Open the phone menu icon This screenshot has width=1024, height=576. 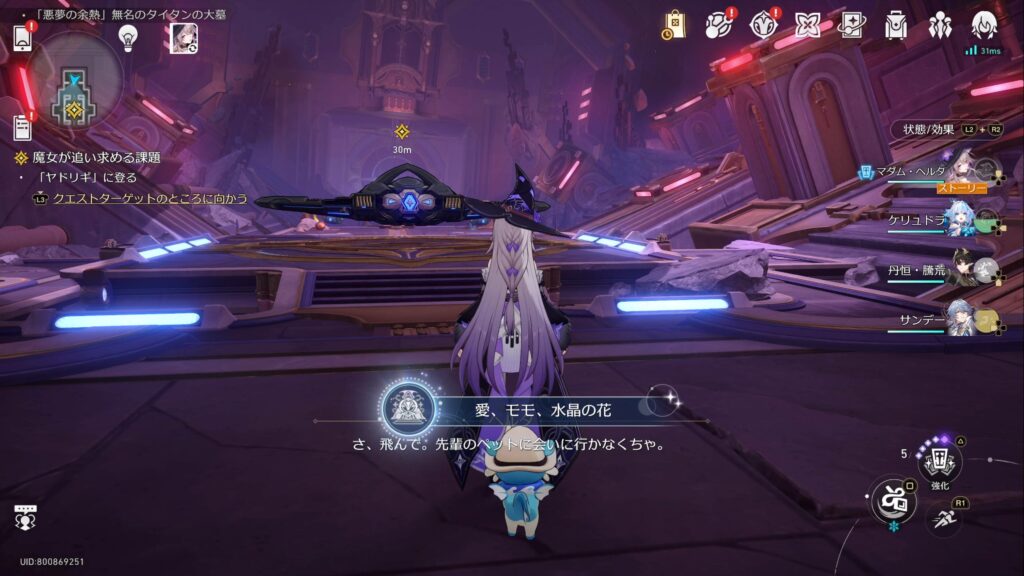[x=23, y=39]
